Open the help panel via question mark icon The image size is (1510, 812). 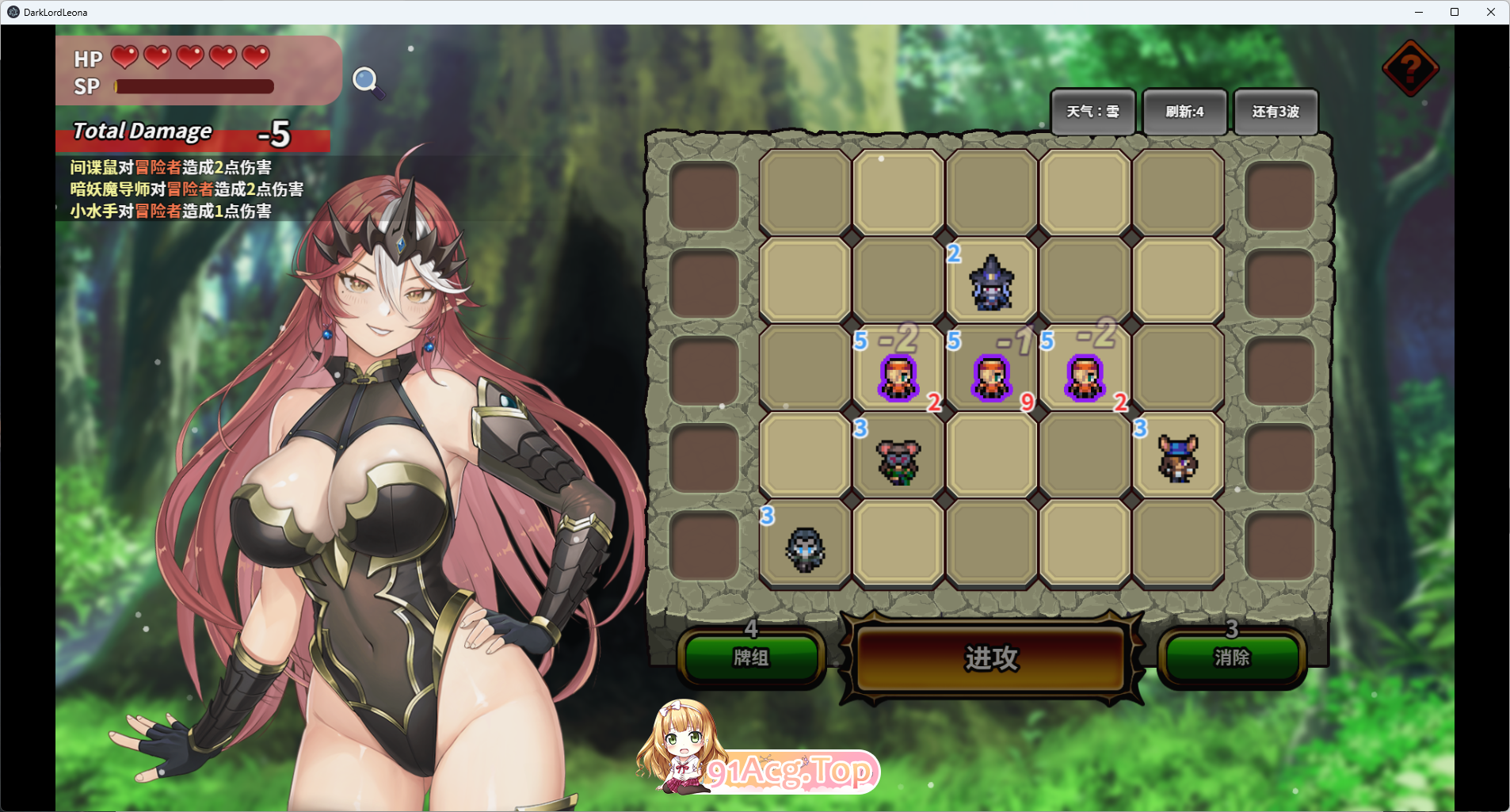[1409, 69]
